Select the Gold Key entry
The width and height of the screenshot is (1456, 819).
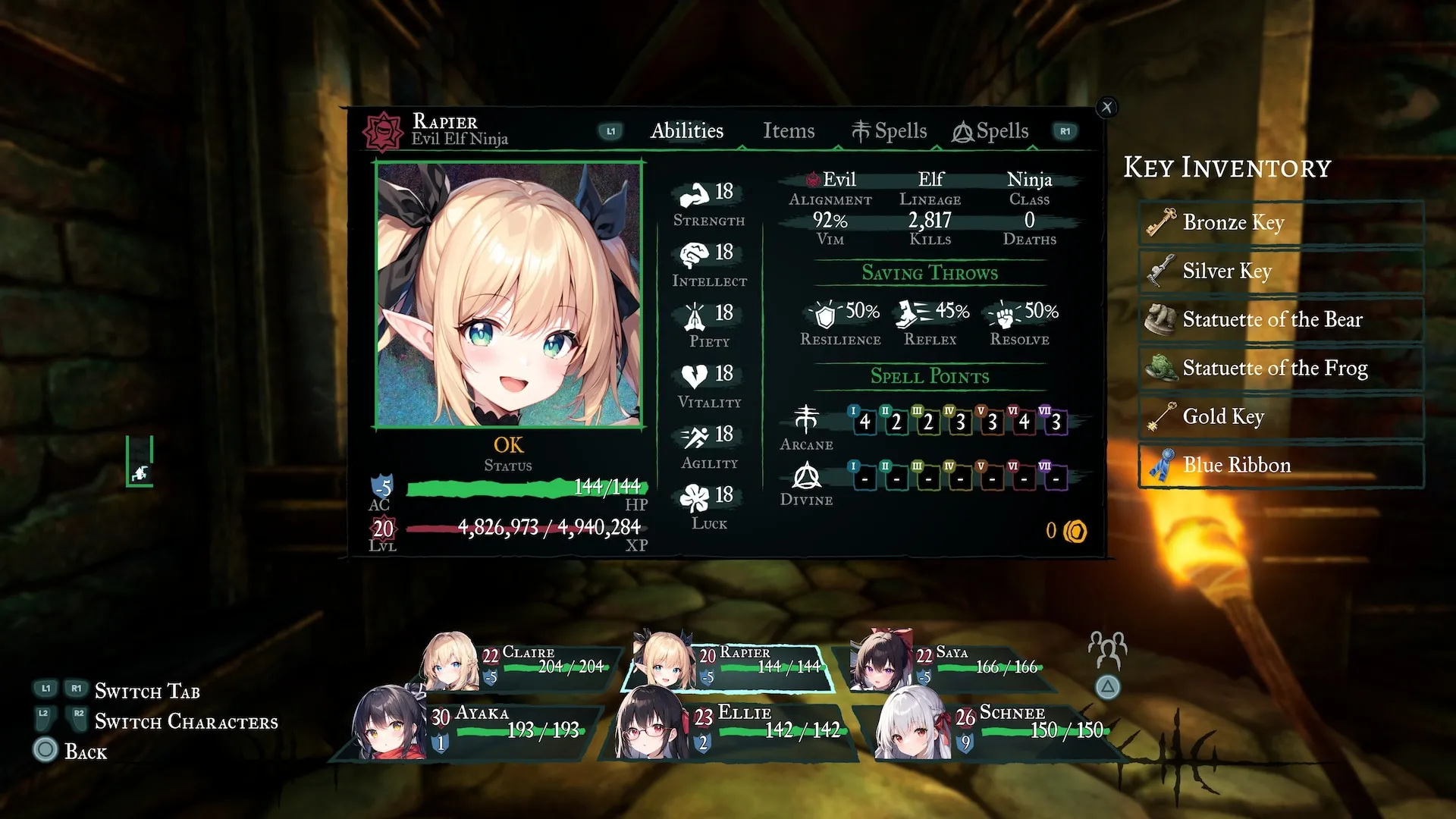click(x=1281, y=416)
